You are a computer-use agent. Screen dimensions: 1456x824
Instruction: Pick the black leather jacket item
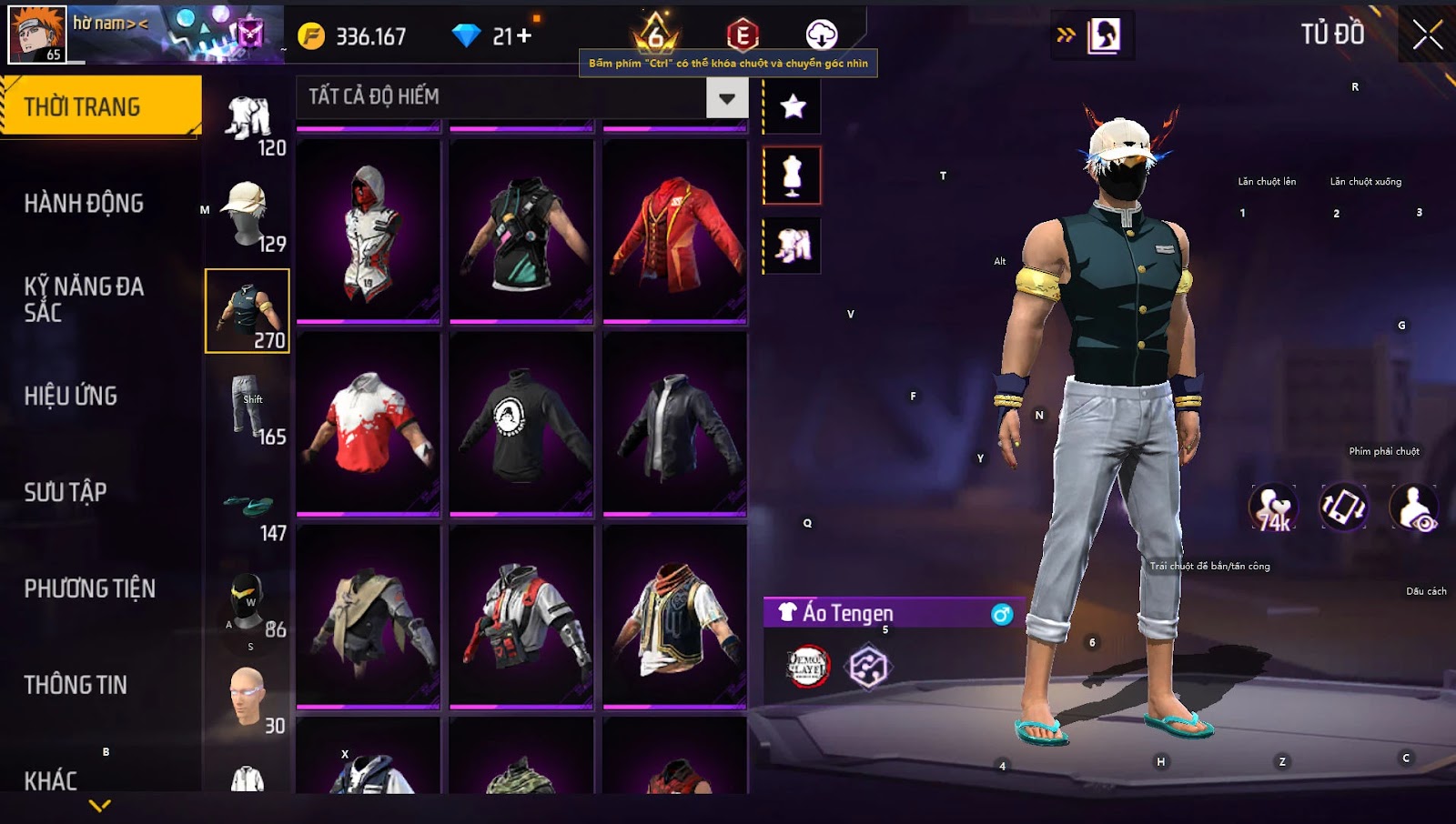click(674, 424)
